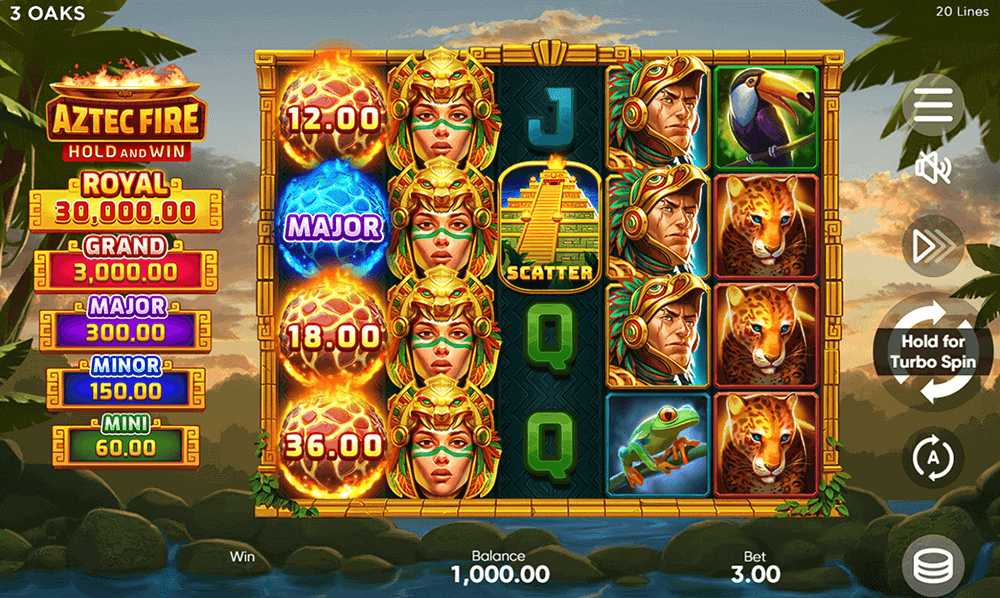This screenshot has width=1000, height=598.
Task: Spin the reels with the spin button
Action: click(933, 352)
